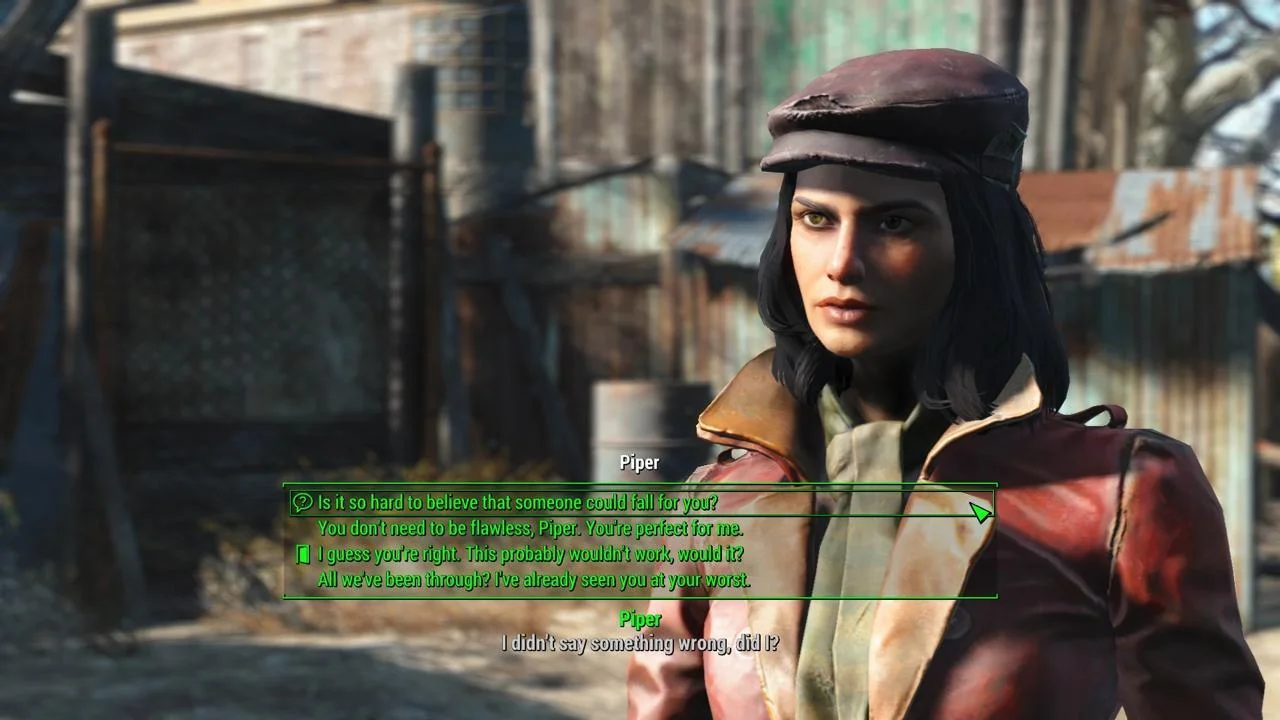1280x720 pixels.
Task: Pick "I guess you're right" dialogue option
Action: [530, 554]
